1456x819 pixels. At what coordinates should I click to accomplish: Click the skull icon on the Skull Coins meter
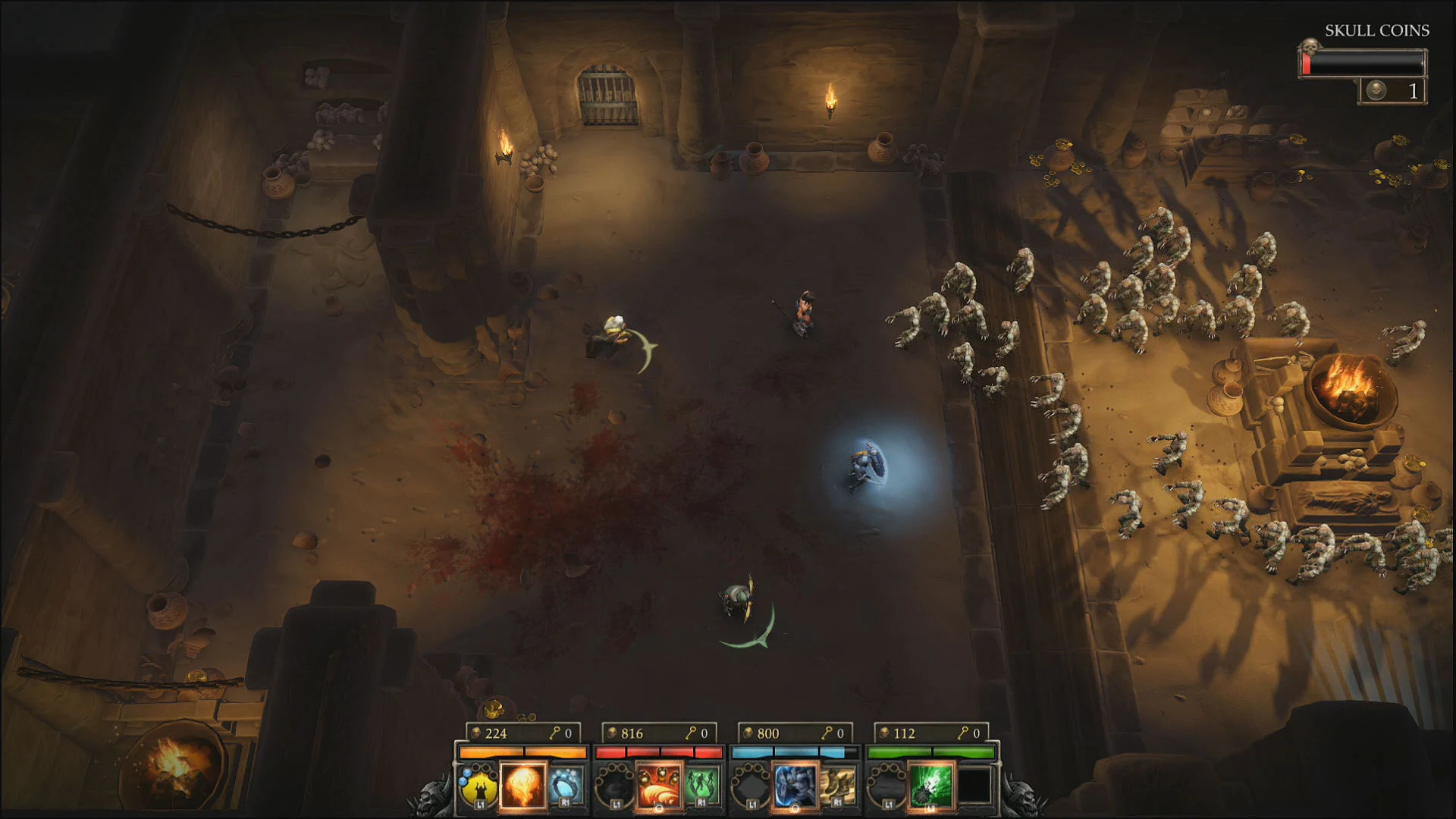click(x=1310, y=47)
